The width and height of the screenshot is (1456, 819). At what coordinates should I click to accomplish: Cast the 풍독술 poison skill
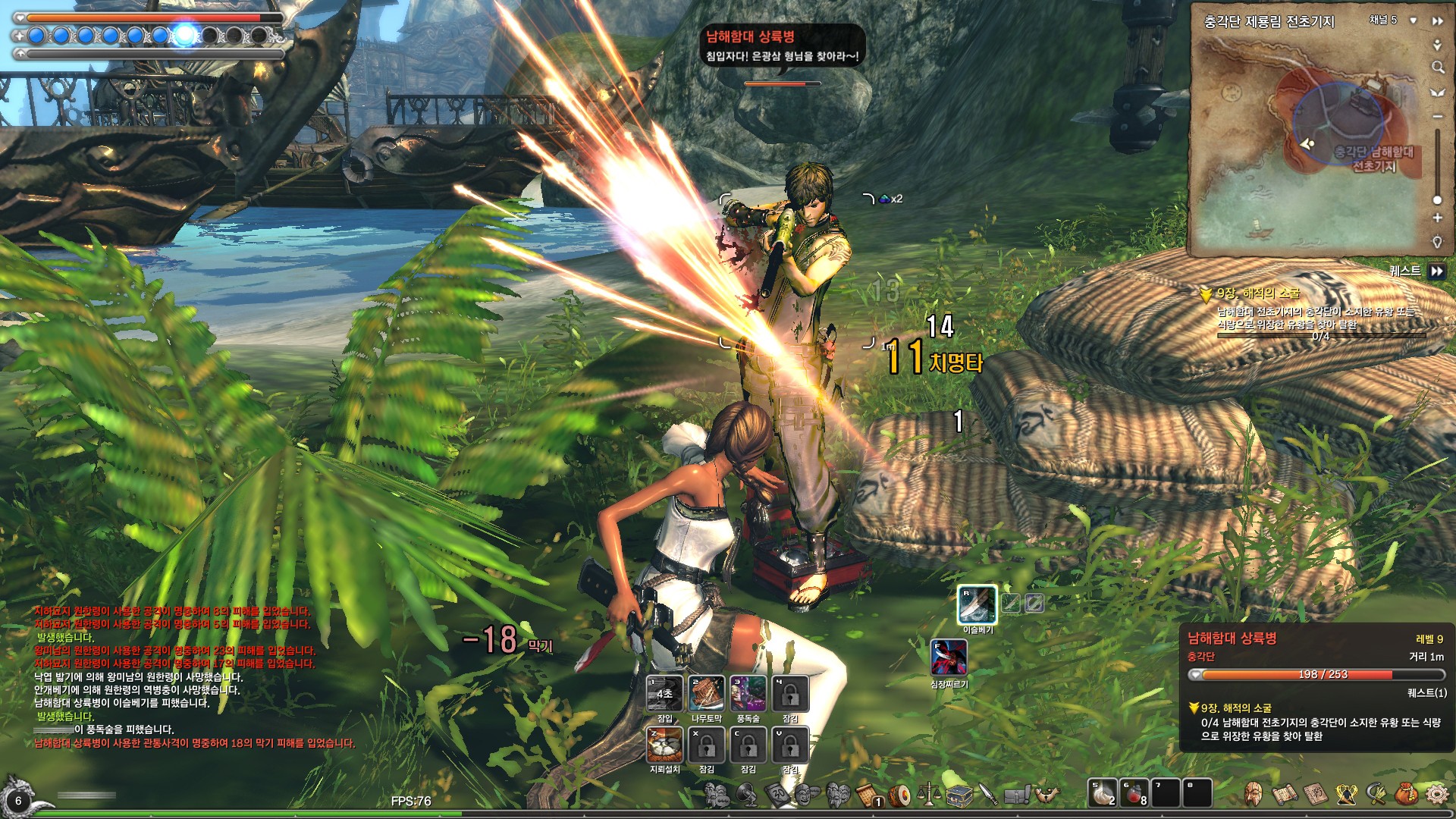click(748, 693)
